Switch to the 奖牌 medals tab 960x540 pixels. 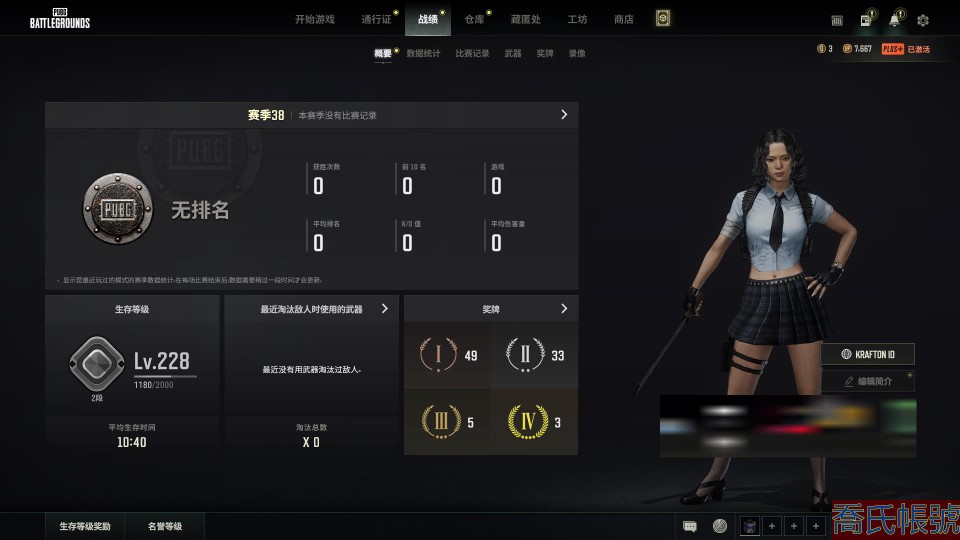[x=545, y=53]
